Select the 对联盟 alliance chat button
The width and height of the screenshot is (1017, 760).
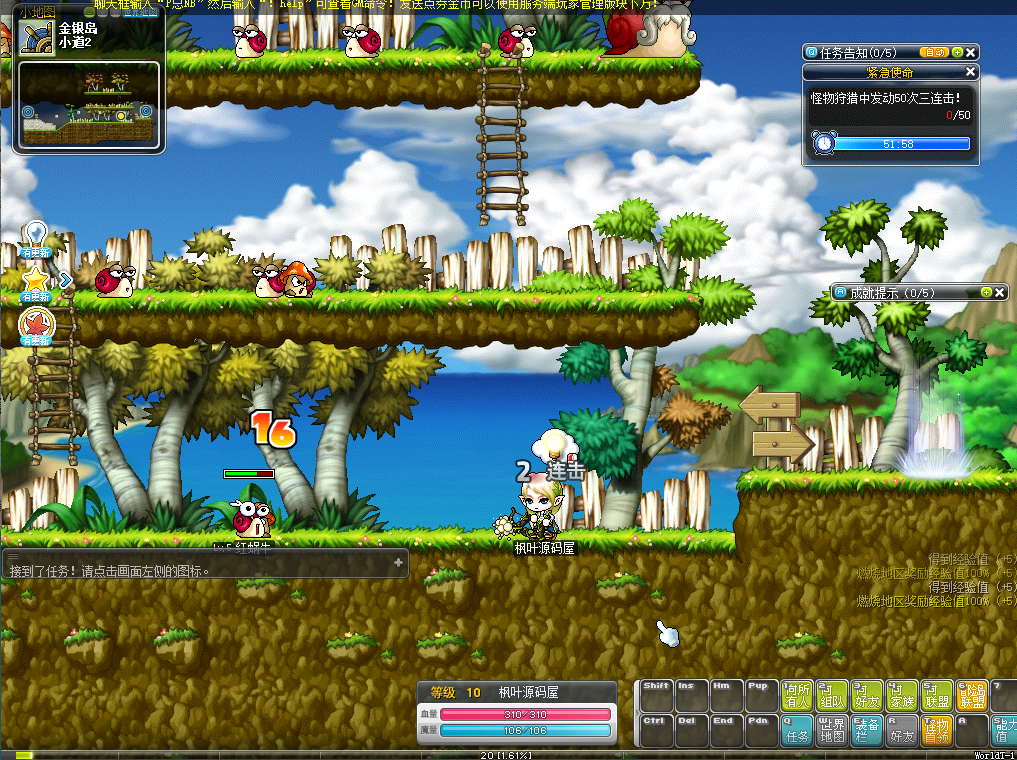coord(938,695)
